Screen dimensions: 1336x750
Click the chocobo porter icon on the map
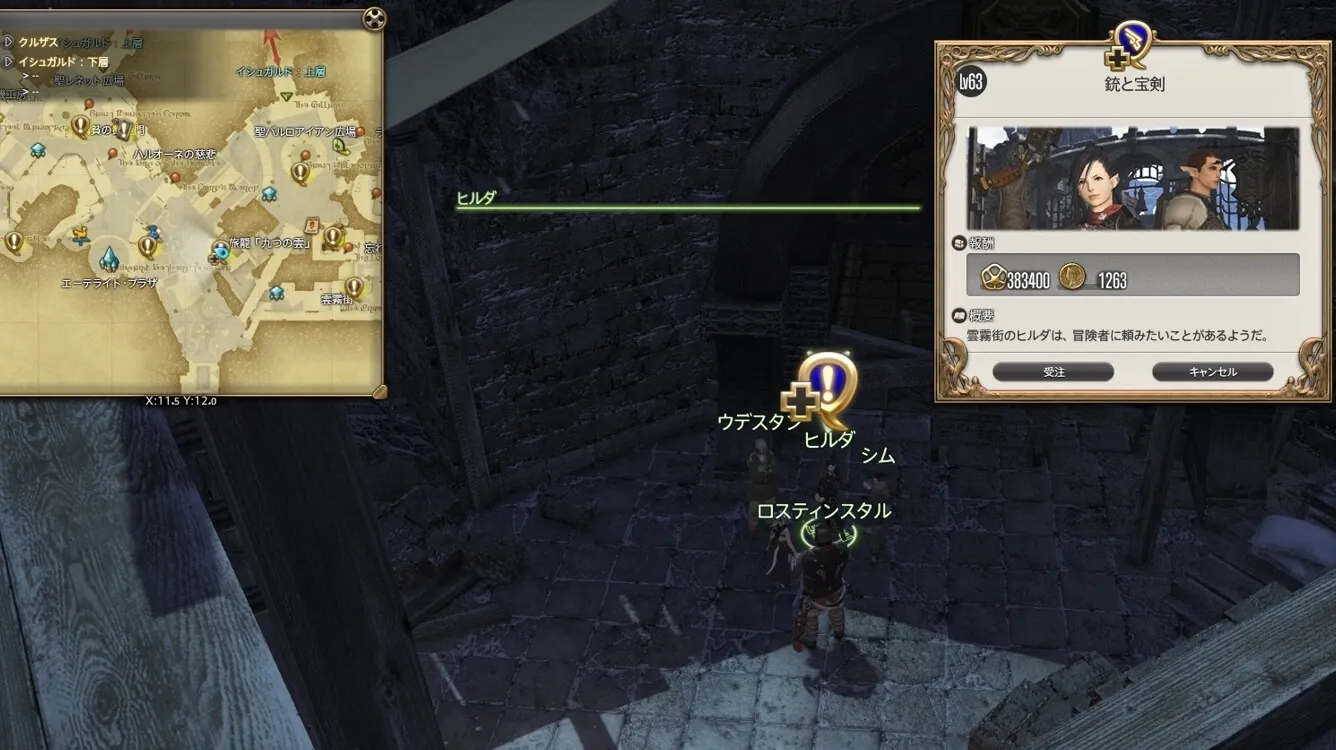[80, 236]
